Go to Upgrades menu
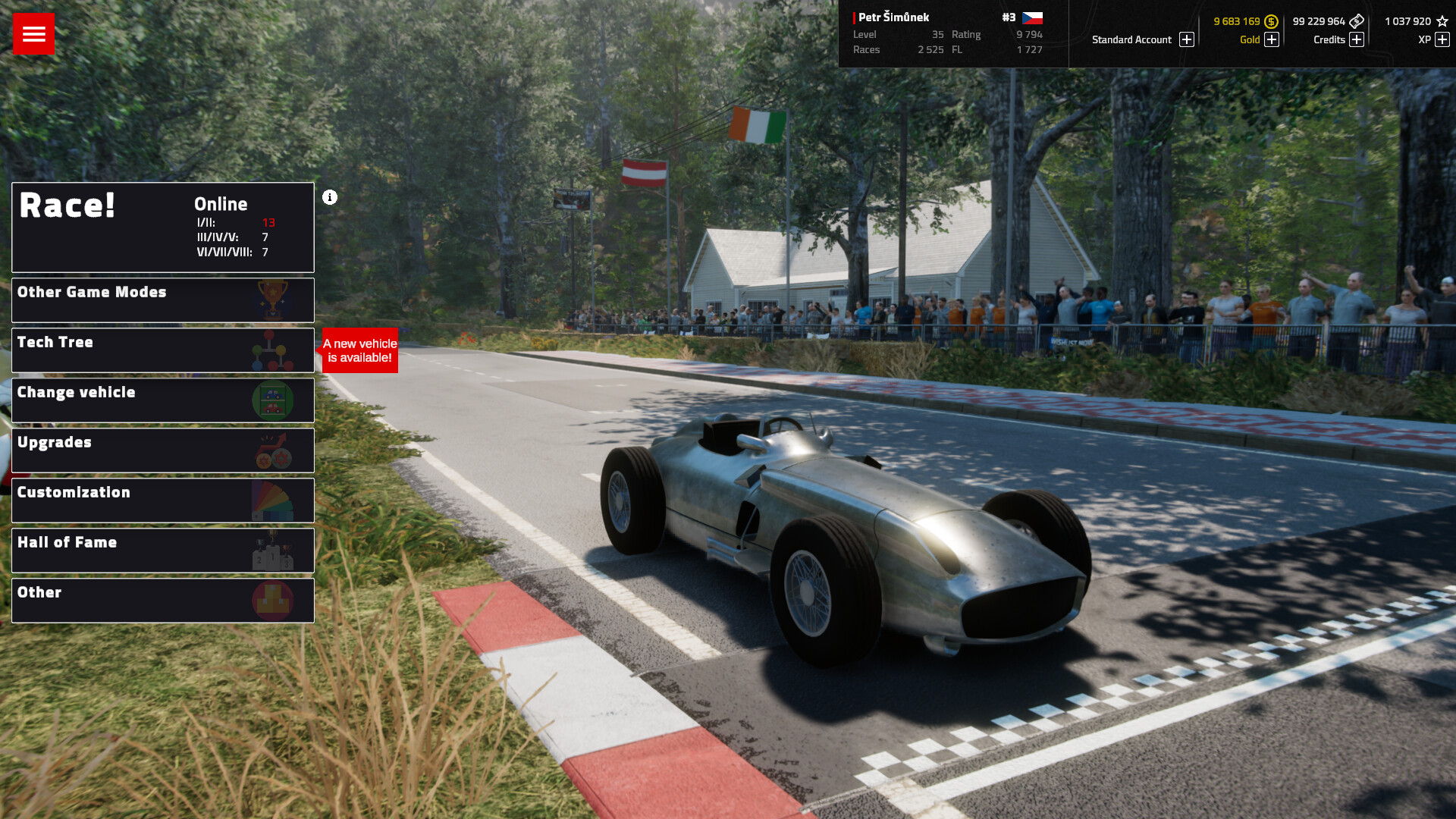This screenshot has width=1456, height=819. 162,450
